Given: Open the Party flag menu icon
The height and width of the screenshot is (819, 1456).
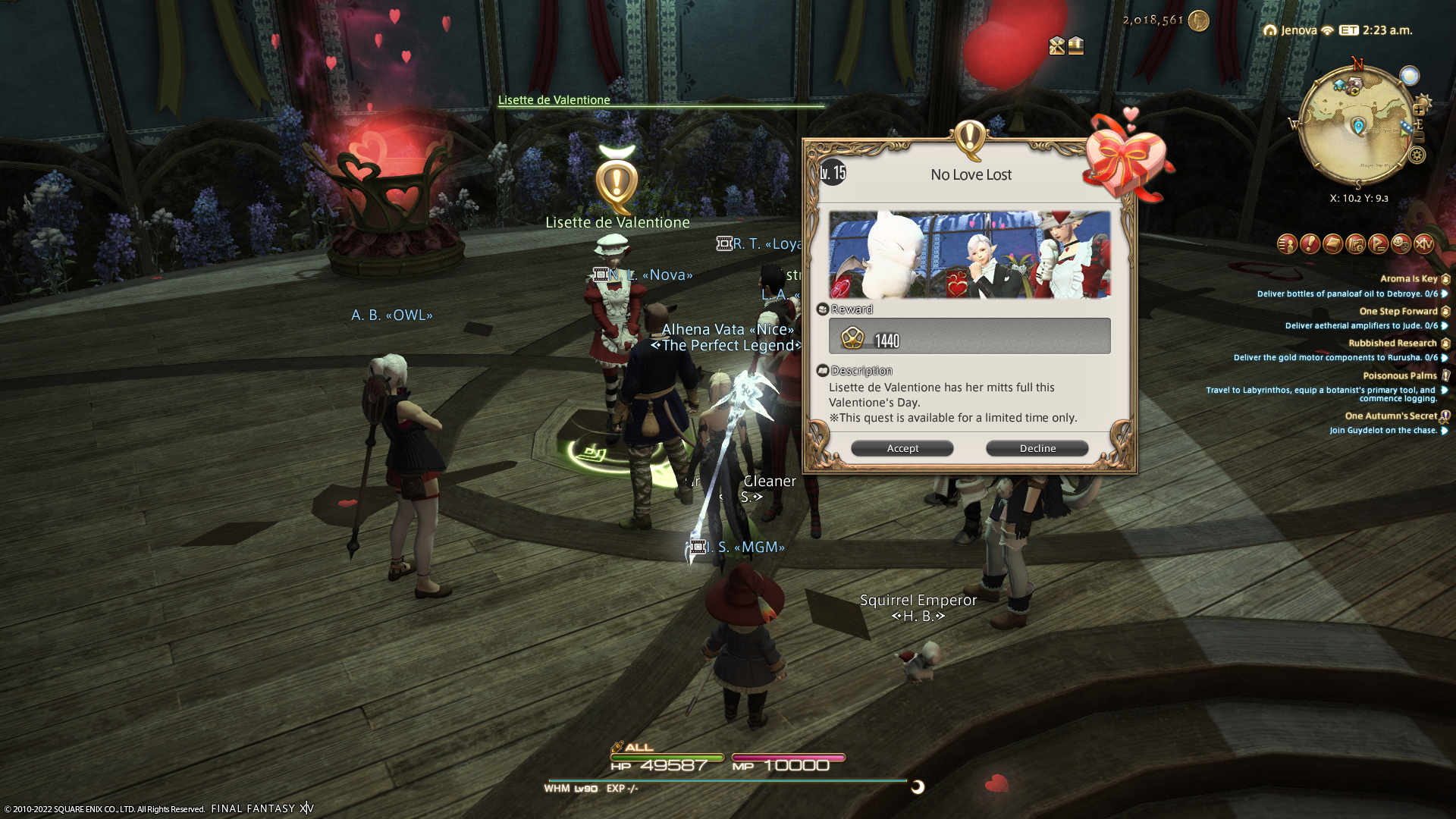Looking at the screenshot, I should coord(1378,243).
